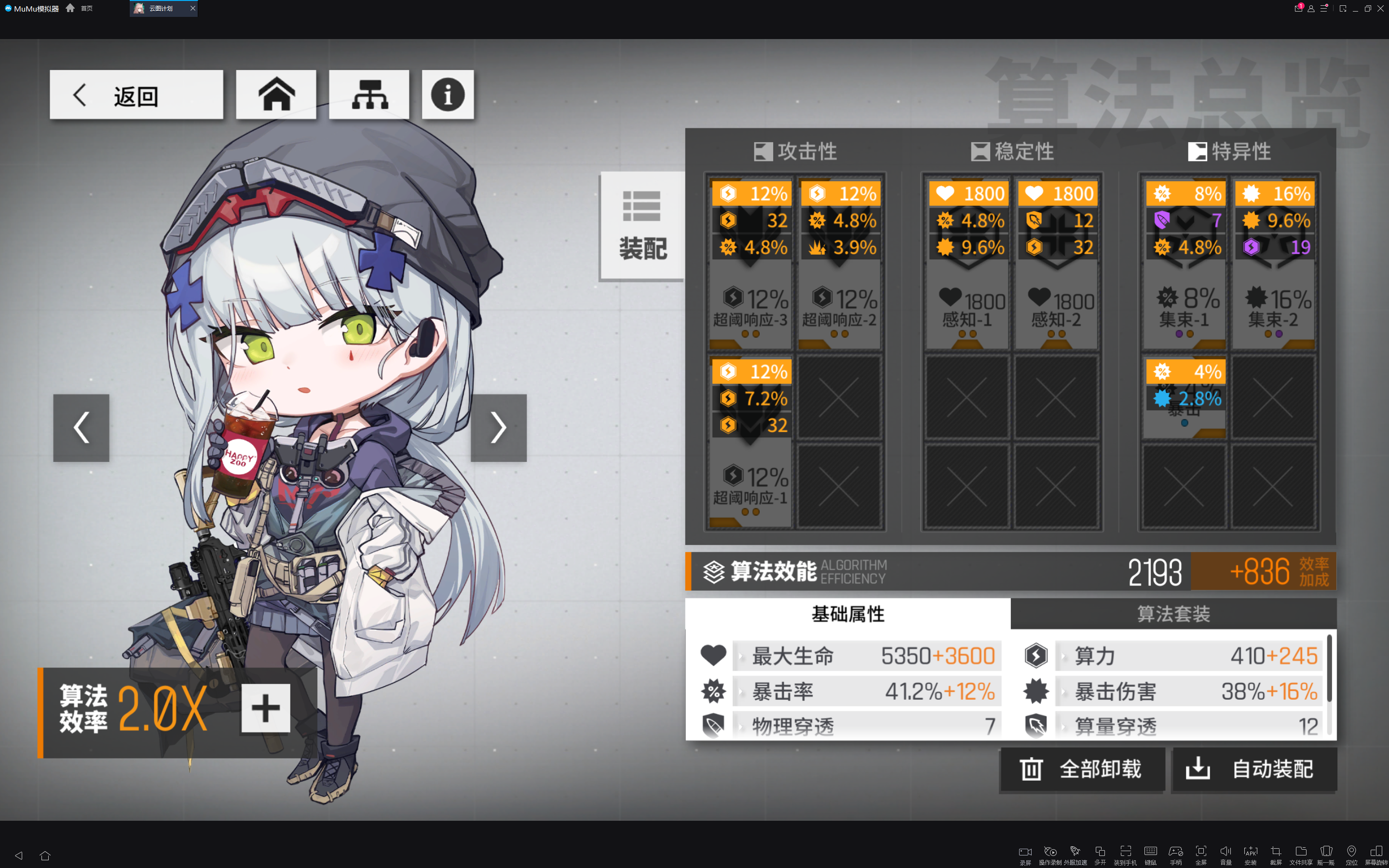The image size is (1389, 868).
Task: Click the 录屏 screen recording icon
Action: coord(1026,852)
